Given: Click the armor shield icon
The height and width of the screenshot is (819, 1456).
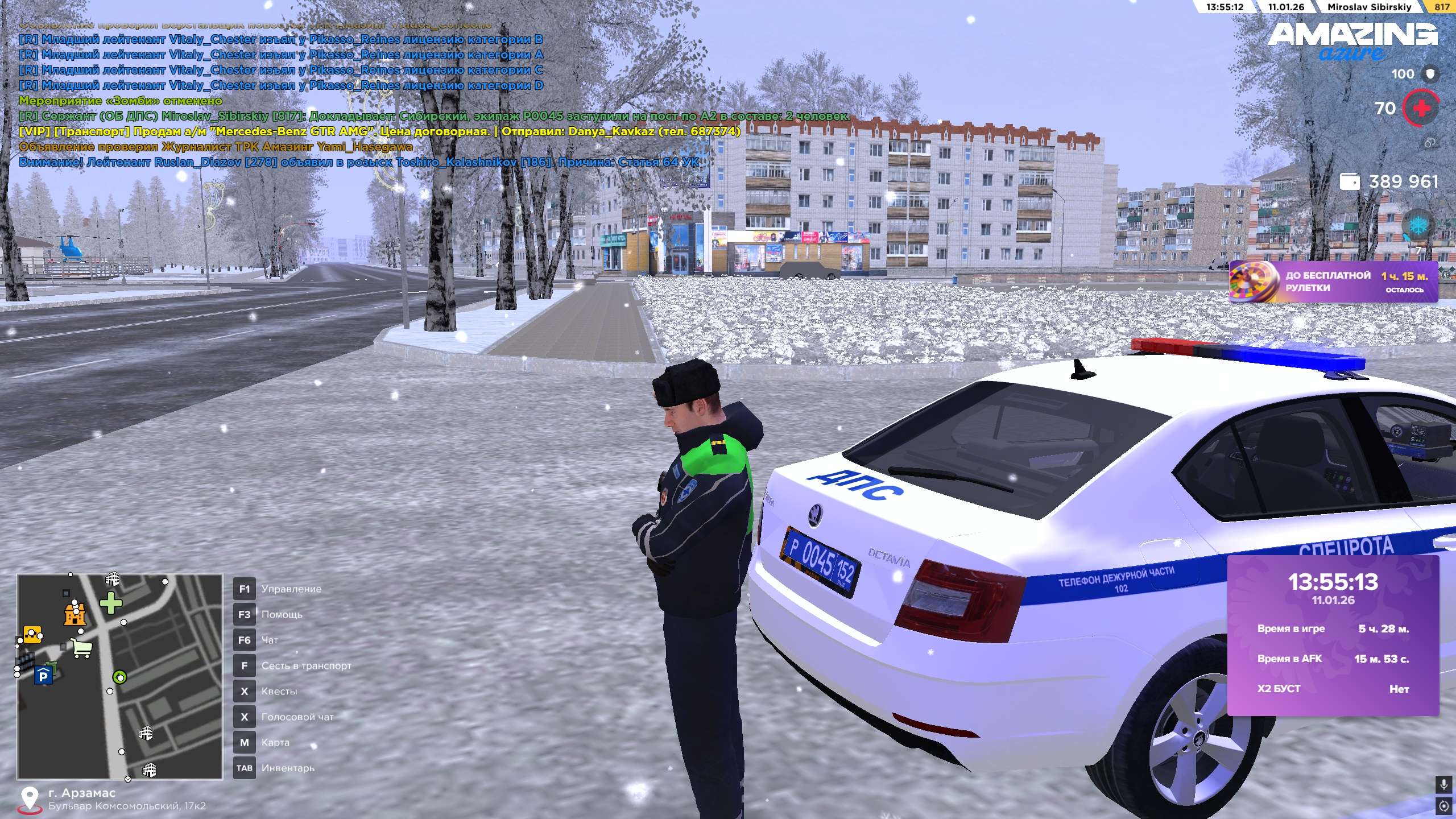Looking at the screenshot, I should pyautogui.click(x=1430, y=74).
